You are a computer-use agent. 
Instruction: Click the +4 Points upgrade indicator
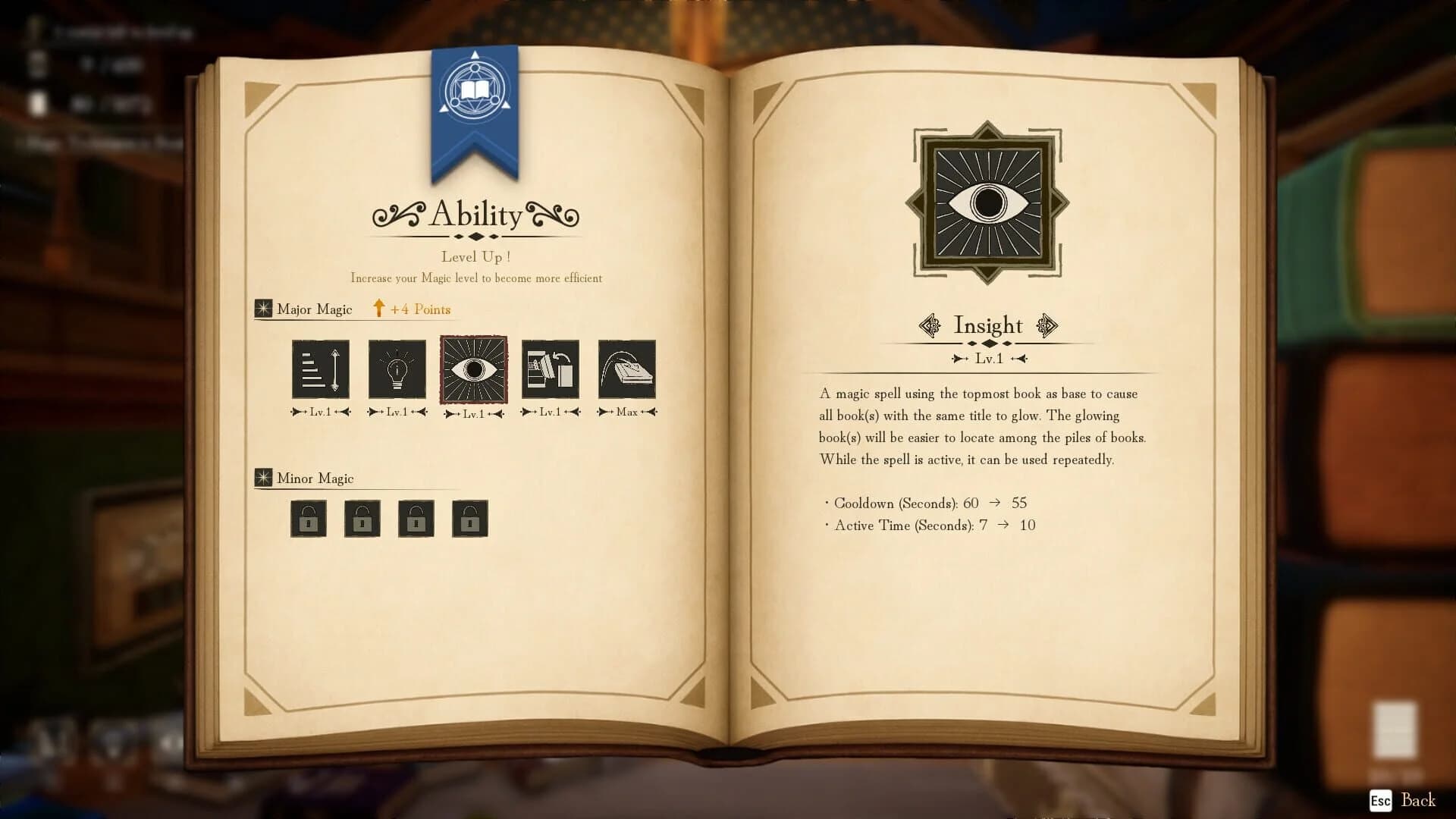413,309
